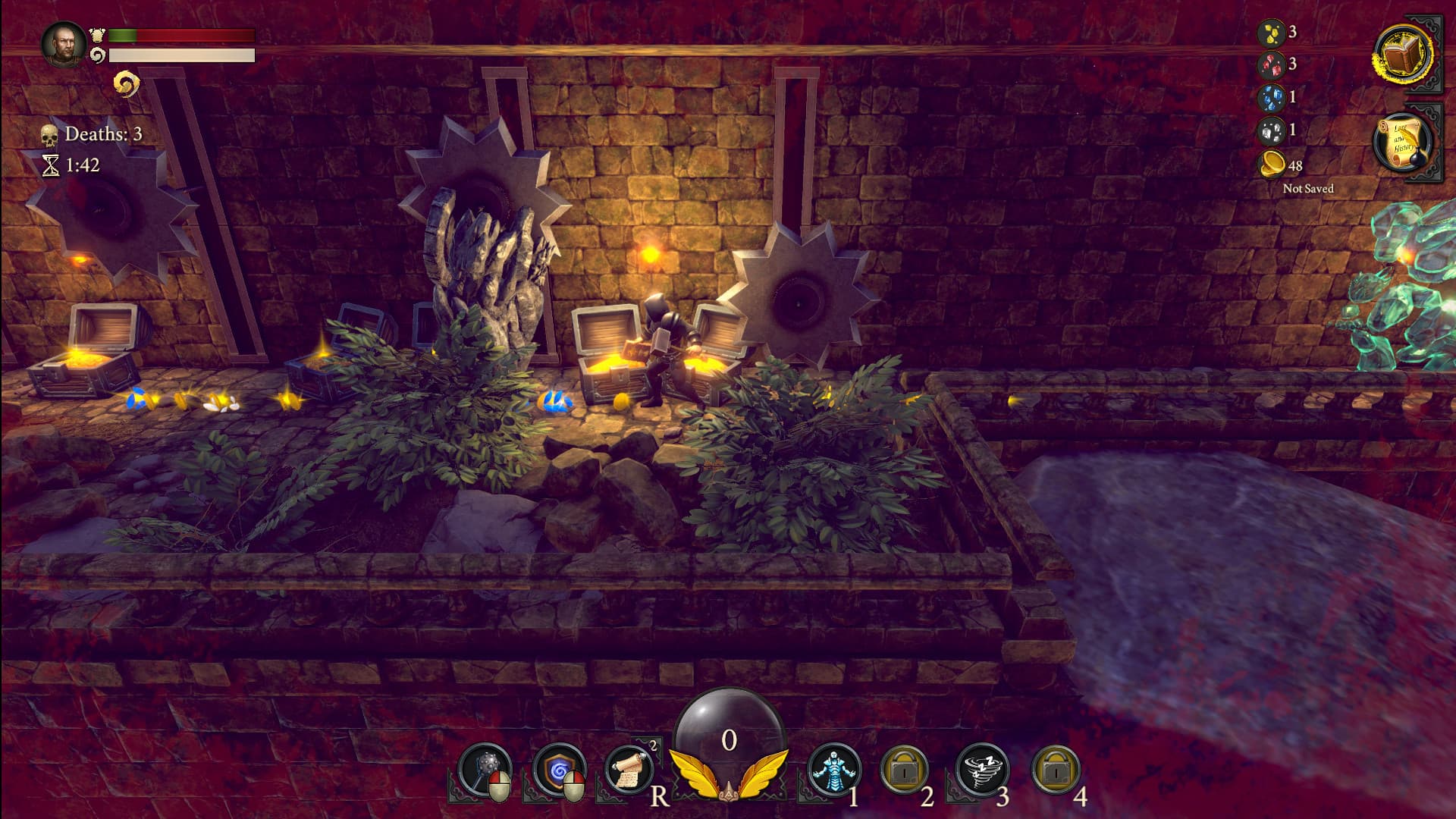Click the yellow gems currency icon
1456x819 pixels.
[1273, 32]
